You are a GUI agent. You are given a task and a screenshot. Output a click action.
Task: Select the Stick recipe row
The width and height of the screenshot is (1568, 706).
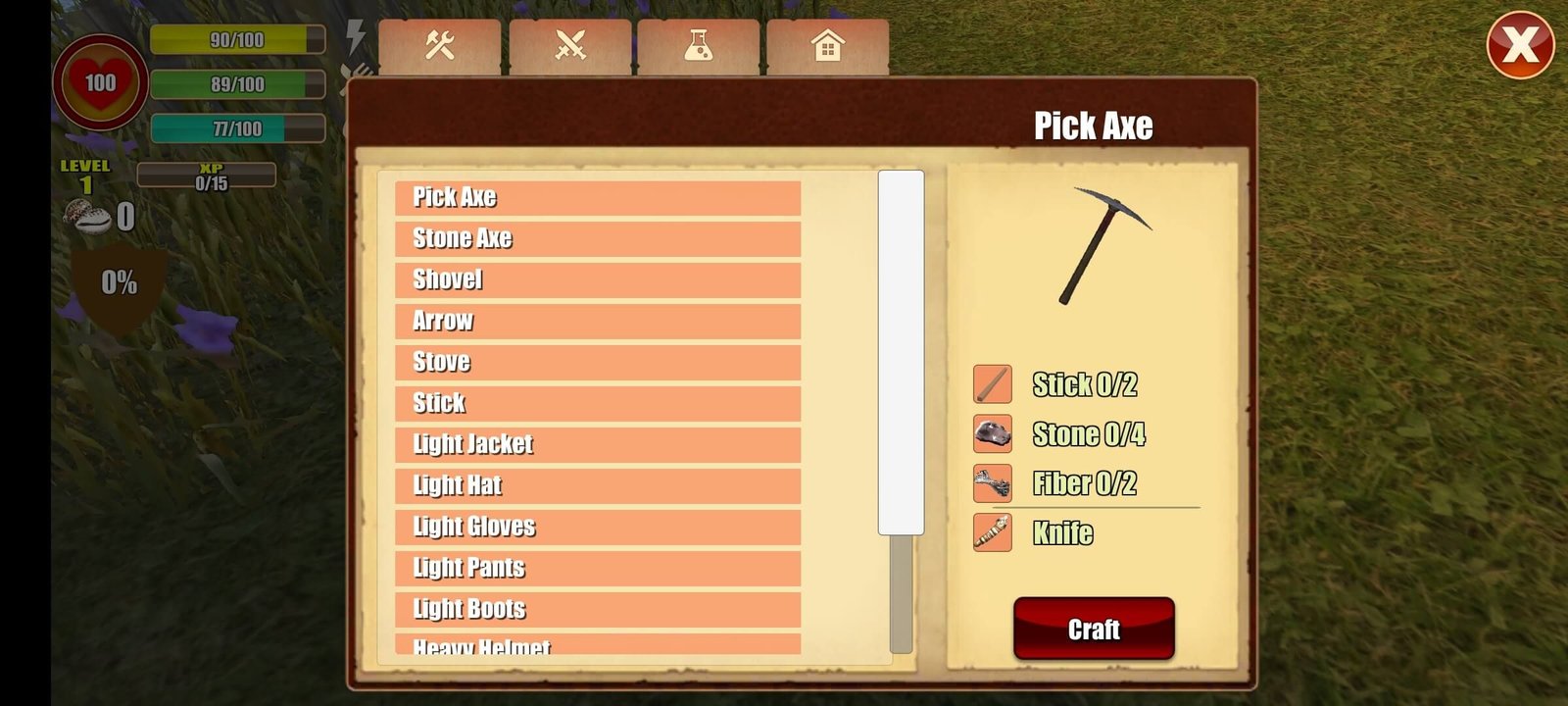pyautogui.click(x=597, y=403)
